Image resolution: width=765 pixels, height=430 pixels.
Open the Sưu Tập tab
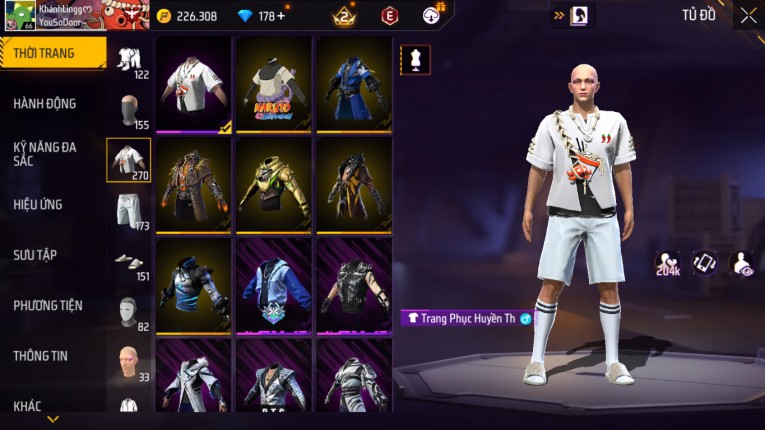tap(35, 255)
